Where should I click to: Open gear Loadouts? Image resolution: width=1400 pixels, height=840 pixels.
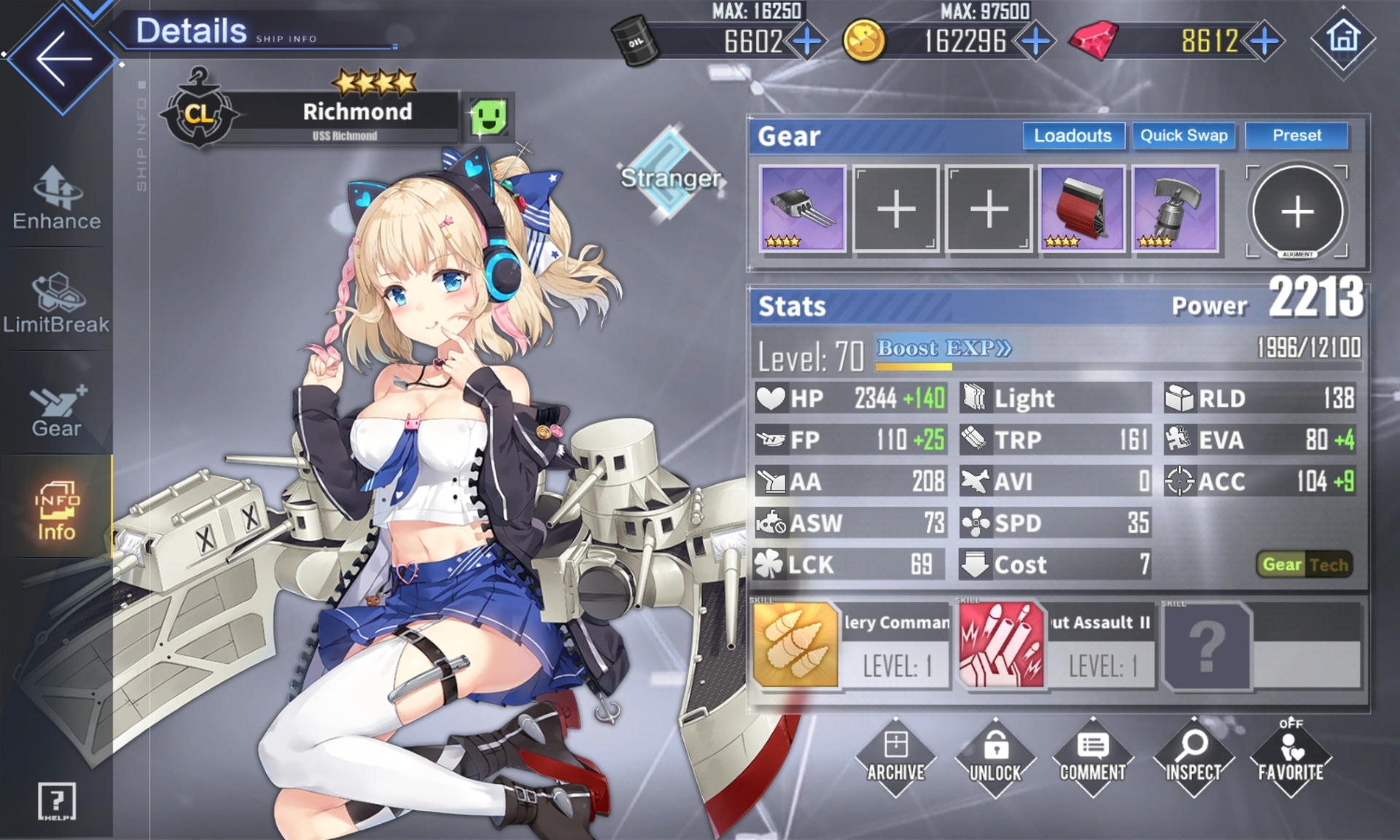pos(1073,136)
